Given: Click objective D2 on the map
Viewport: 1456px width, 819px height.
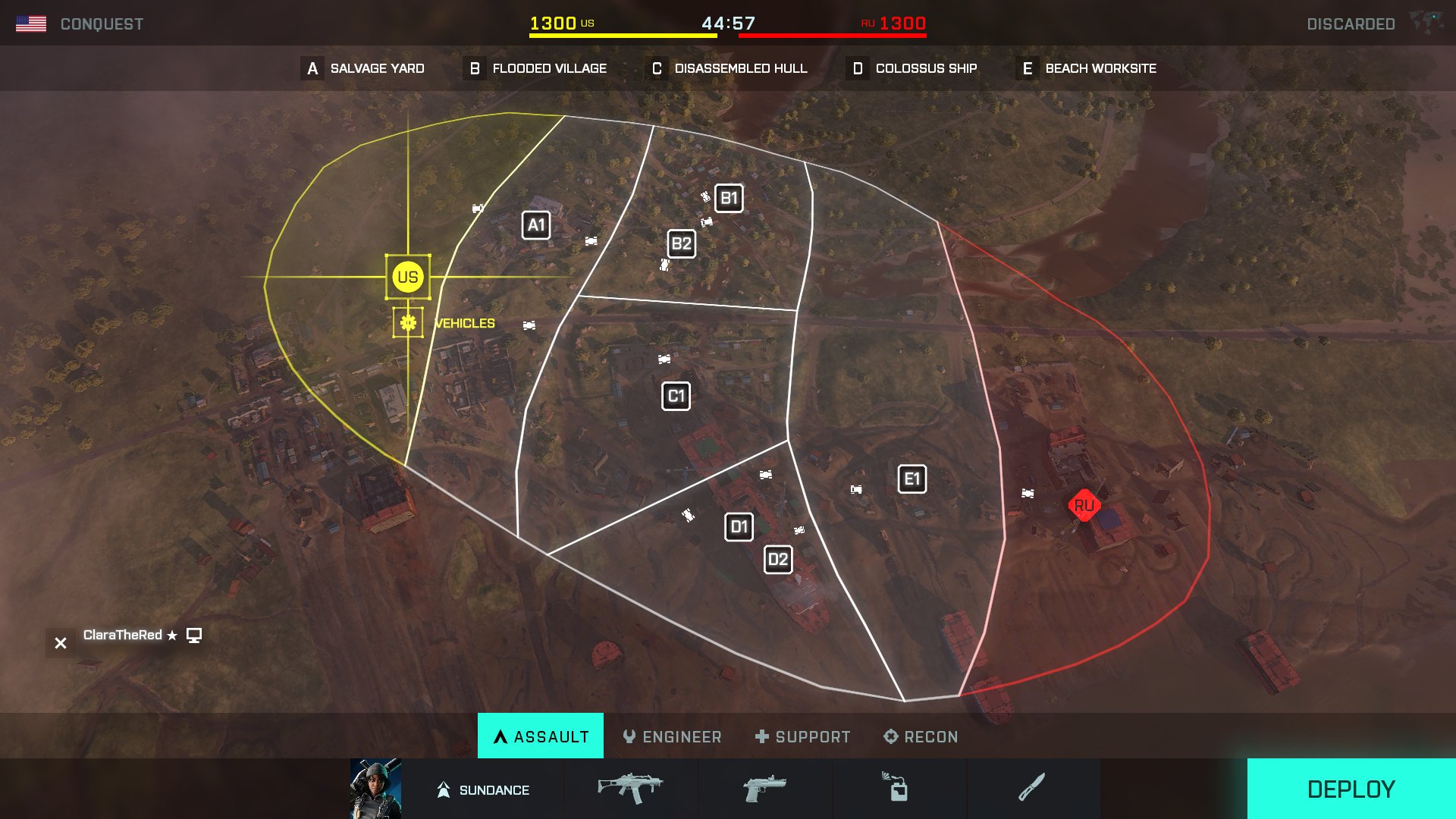Looking at the screenshot, I should pos(778,560).
